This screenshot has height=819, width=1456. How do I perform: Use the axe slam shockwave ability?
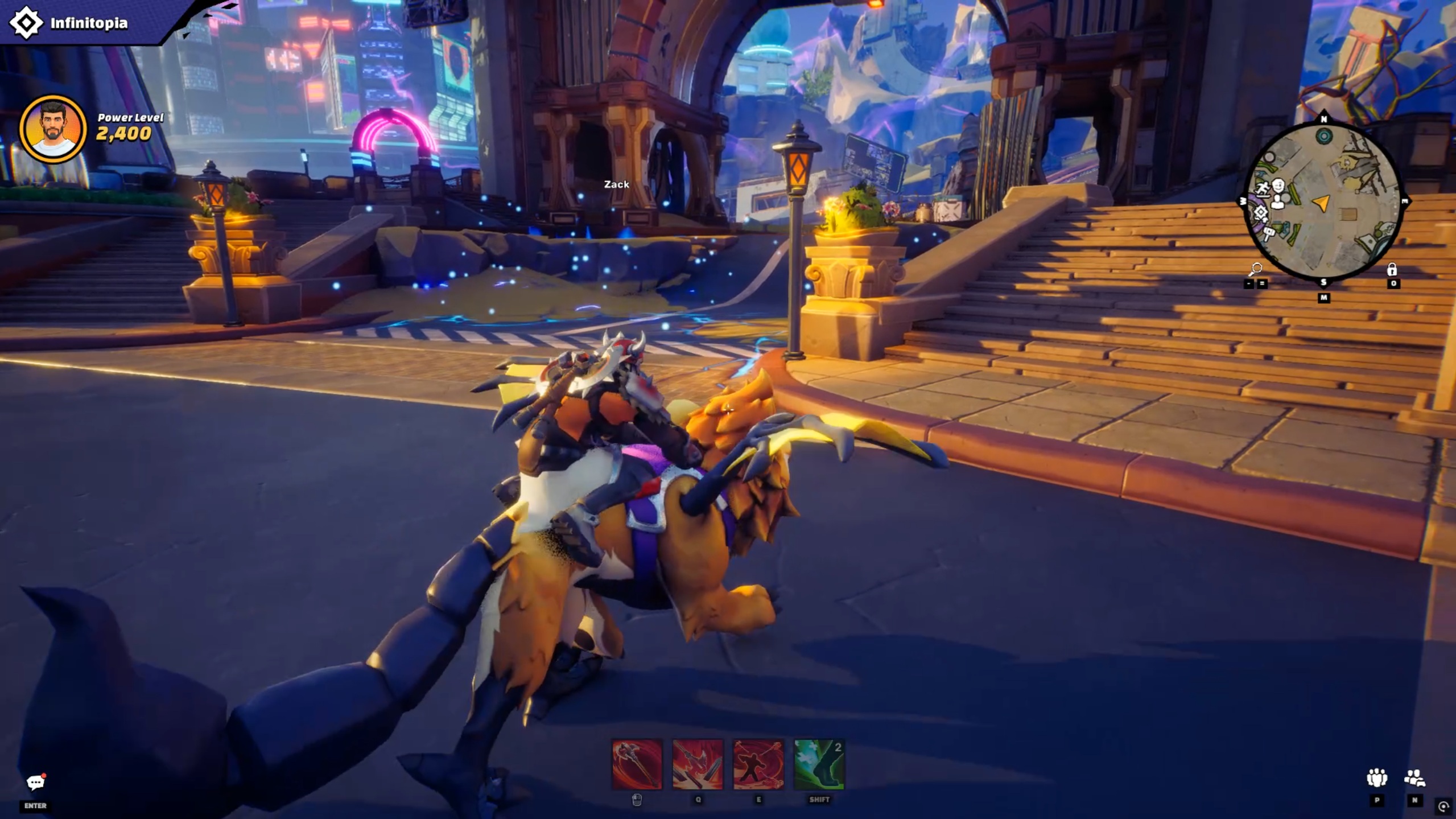698,764
